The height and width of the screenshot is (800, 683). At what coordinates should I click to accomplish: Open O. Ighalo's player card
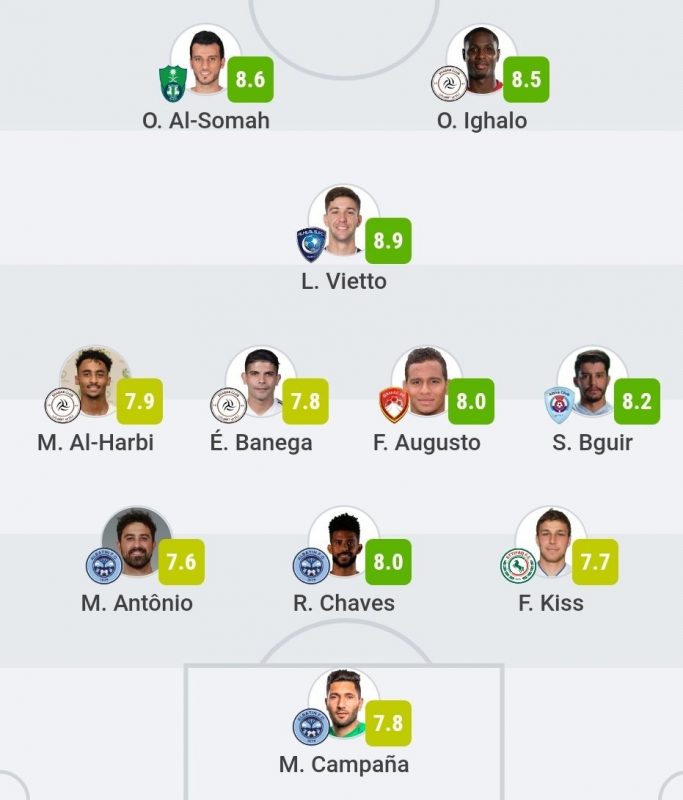pos(482,58)
